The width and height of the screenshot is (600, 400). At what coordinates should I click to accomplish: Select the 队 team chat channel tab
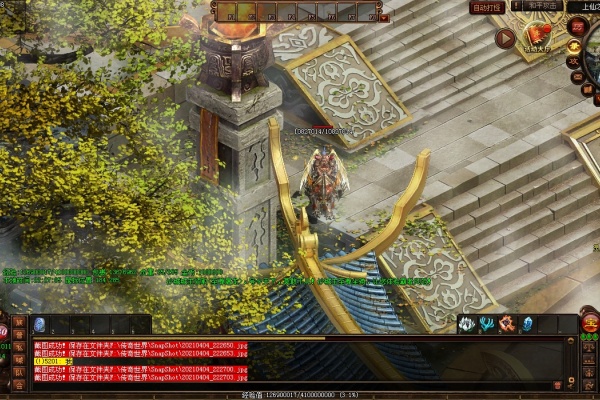(x=18, y=374)
